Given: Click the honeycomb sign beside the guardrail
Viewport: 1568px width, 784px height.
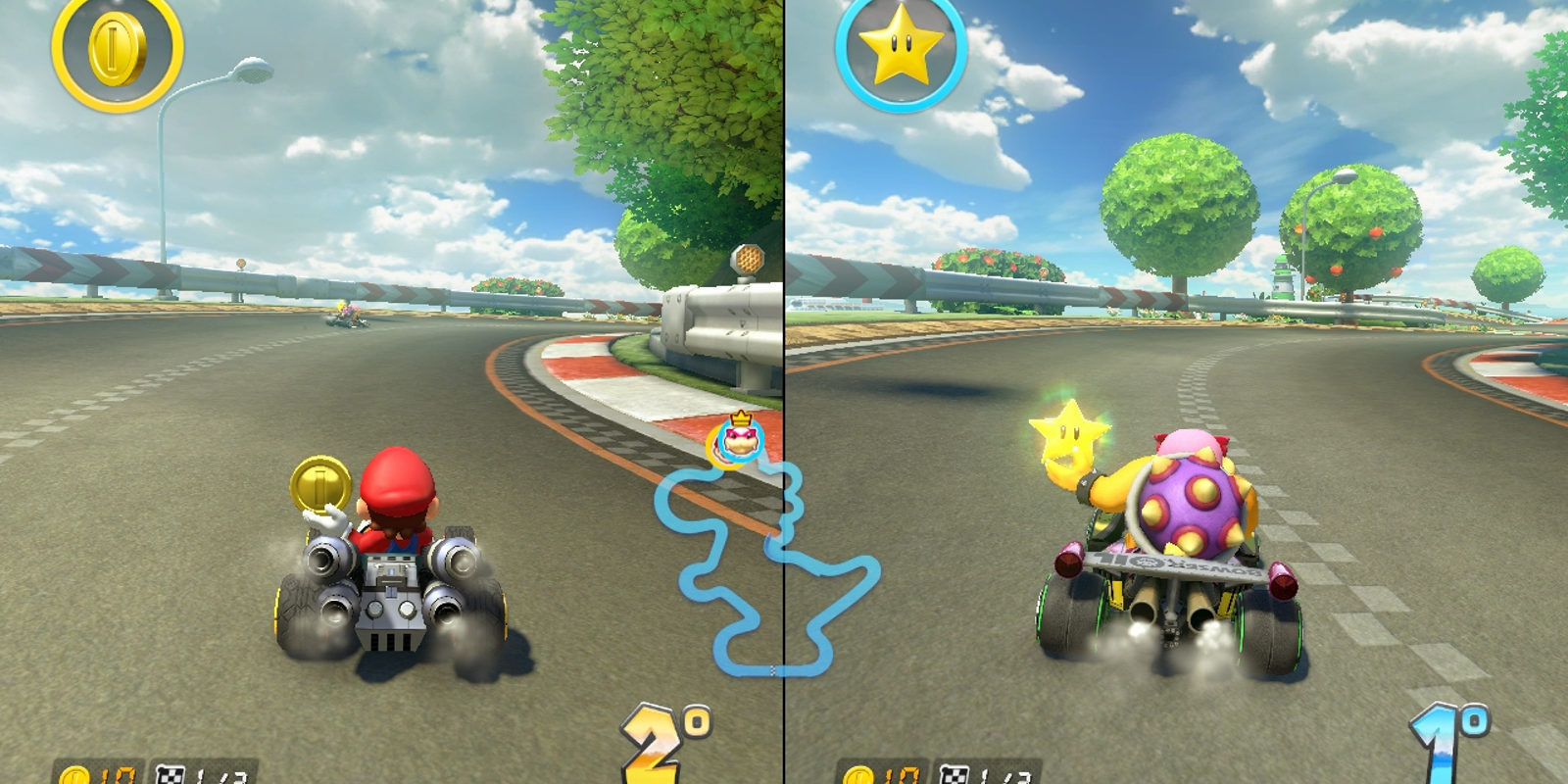Looking at the screenshot, I should coord(748,260).
